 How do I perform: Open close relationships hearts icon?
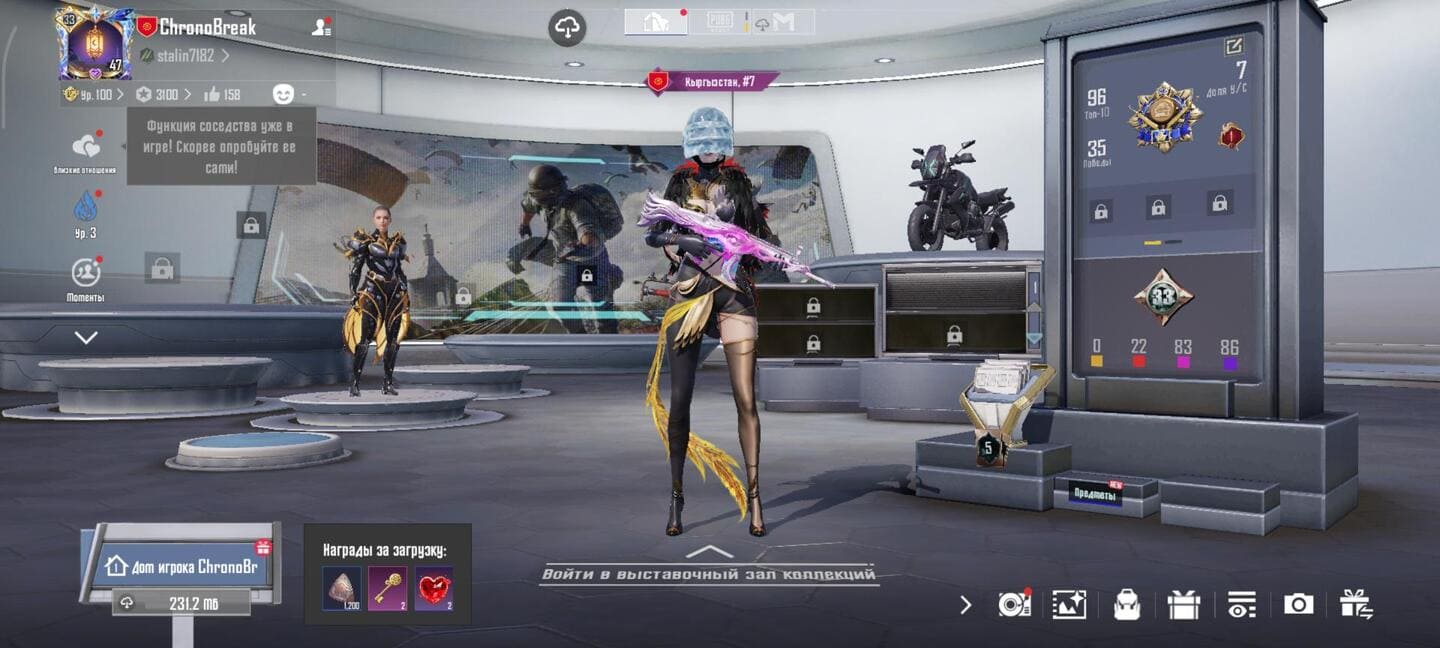tap(86, 148)
